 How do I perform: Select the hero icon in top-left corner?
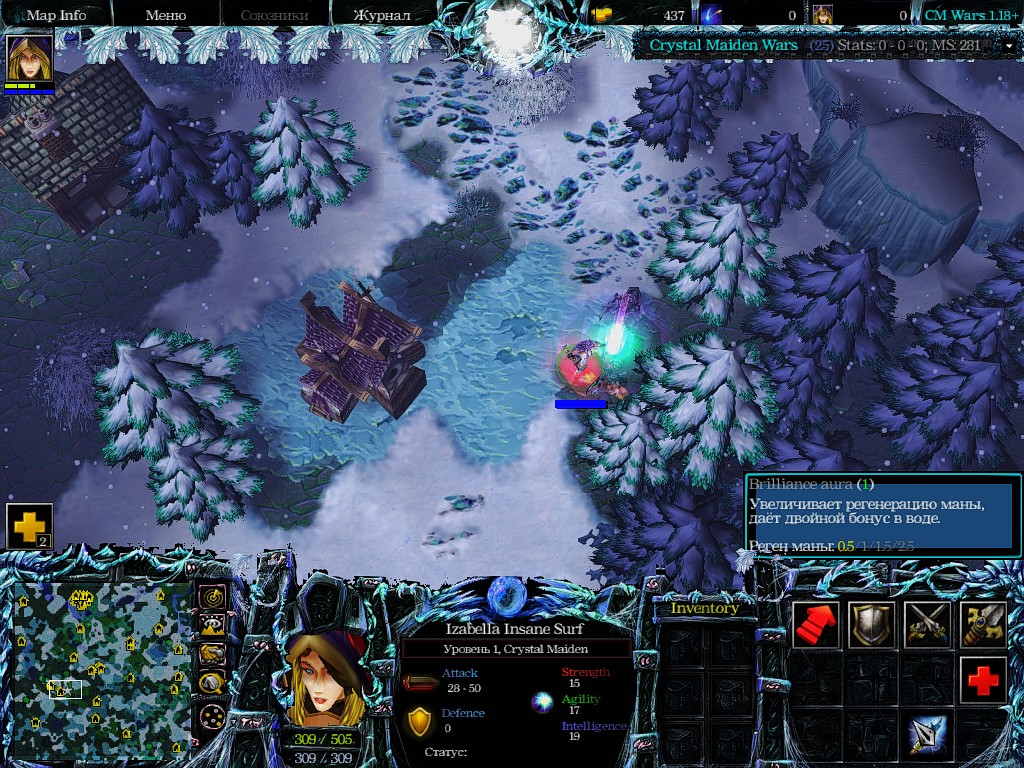coord(29,58)
